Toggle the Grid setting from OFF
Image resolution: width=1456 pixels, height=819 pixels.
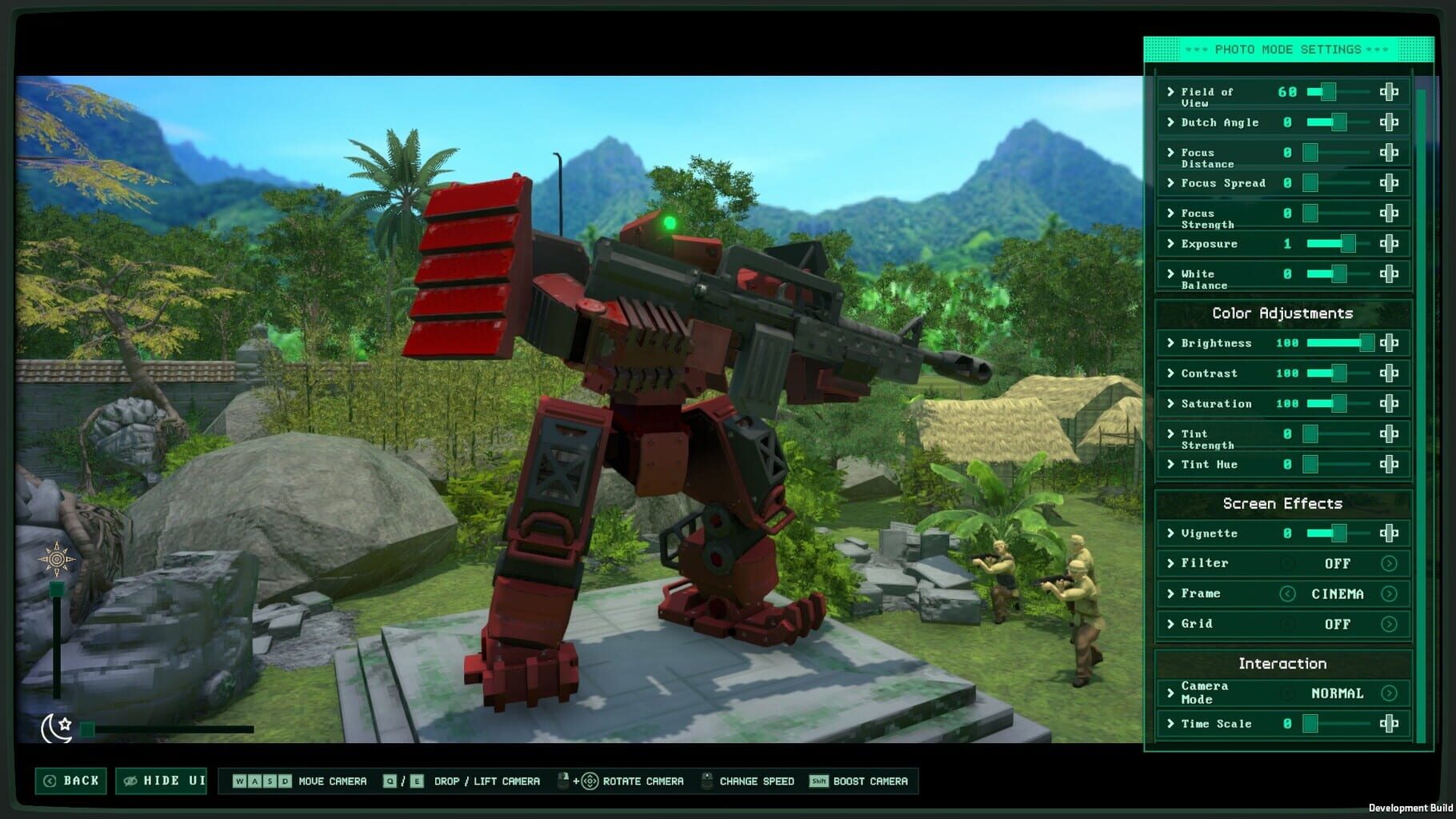click(x=1390, y=624)
